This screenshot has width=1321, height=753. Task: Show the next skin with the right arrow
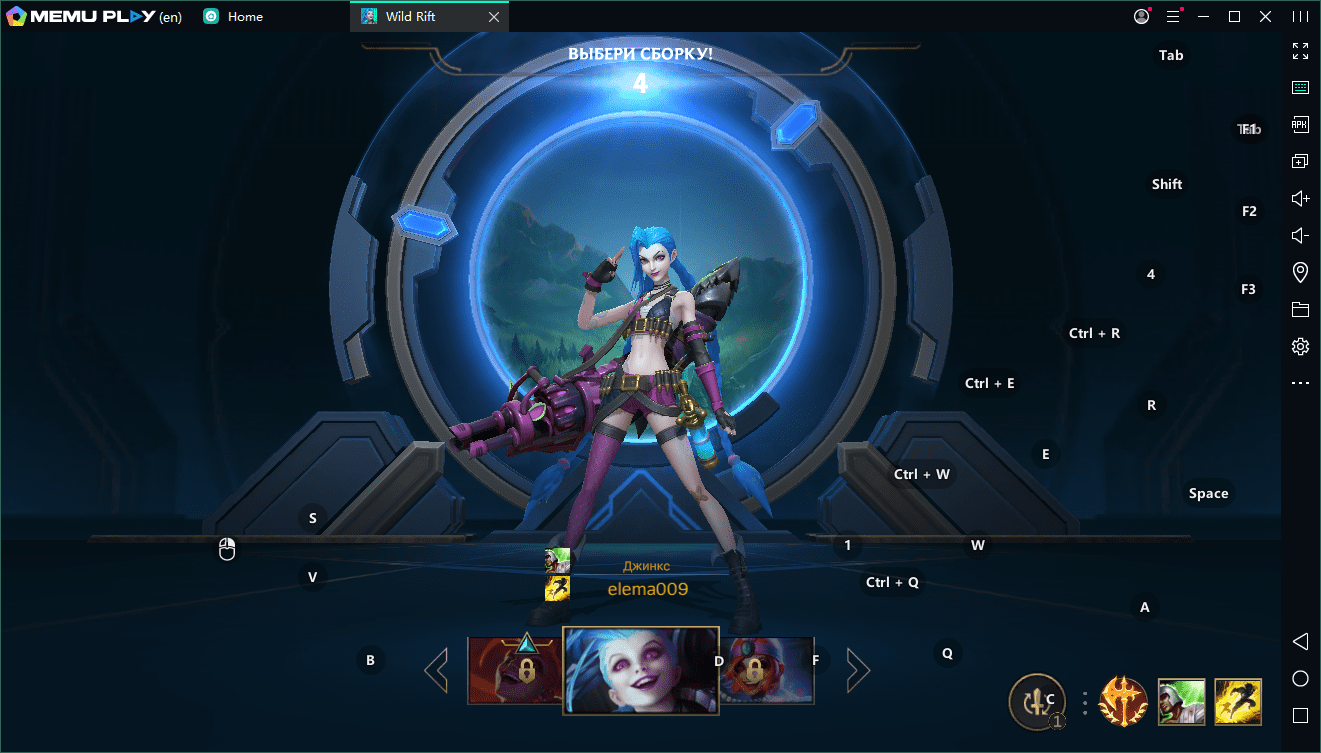coord(856,670)
